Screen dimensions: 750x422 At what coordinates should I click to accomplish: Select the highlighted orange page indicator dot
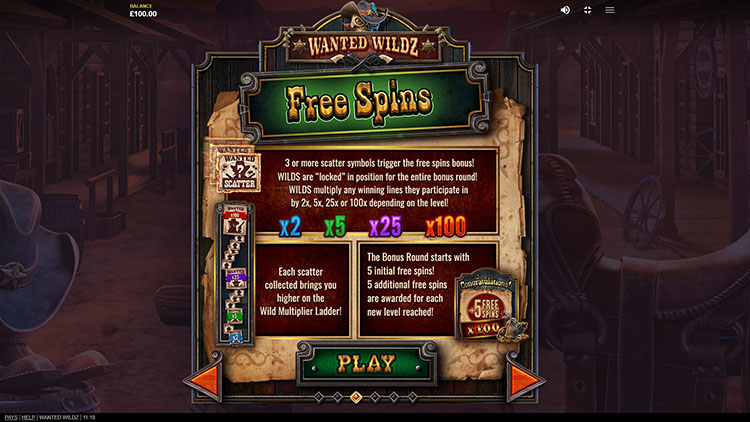(x=356, y=397)
